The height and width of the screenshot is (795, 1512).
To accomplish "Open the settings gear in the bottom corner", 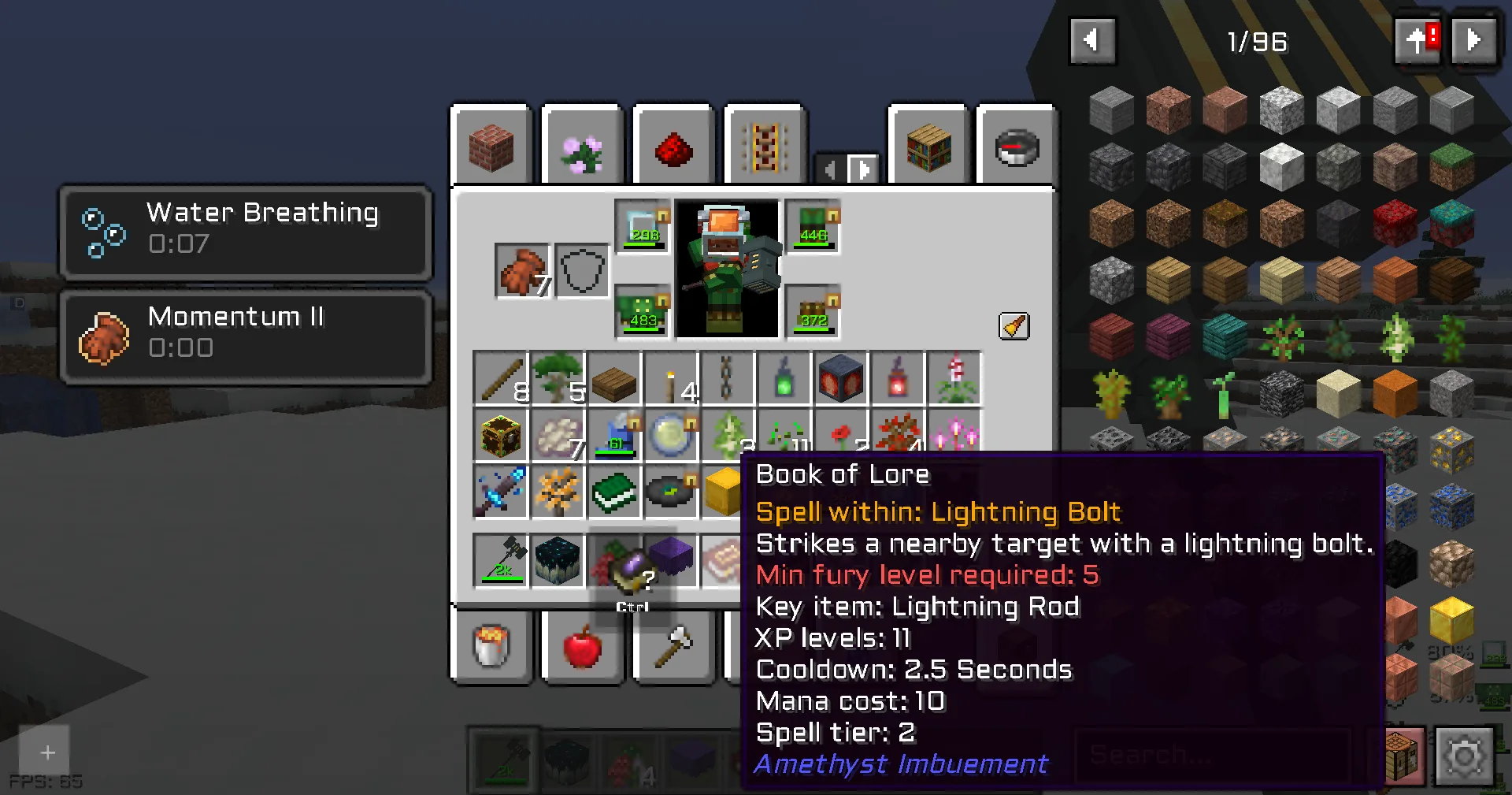I will (1466, 755).
